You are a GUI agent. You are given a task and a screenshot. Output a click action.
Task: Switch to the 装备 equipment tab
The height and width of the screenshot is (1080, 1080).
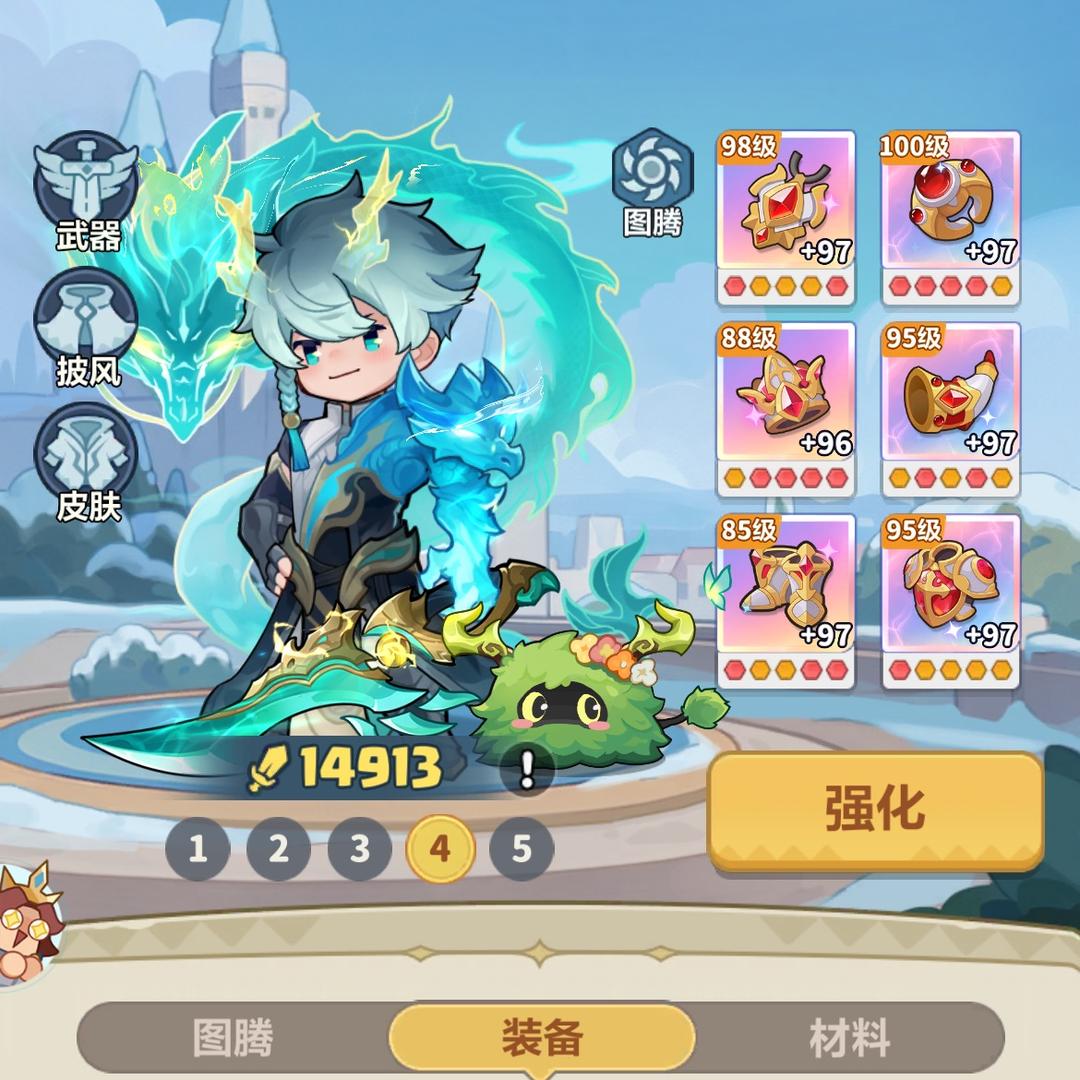click(x=541, y=1039)
